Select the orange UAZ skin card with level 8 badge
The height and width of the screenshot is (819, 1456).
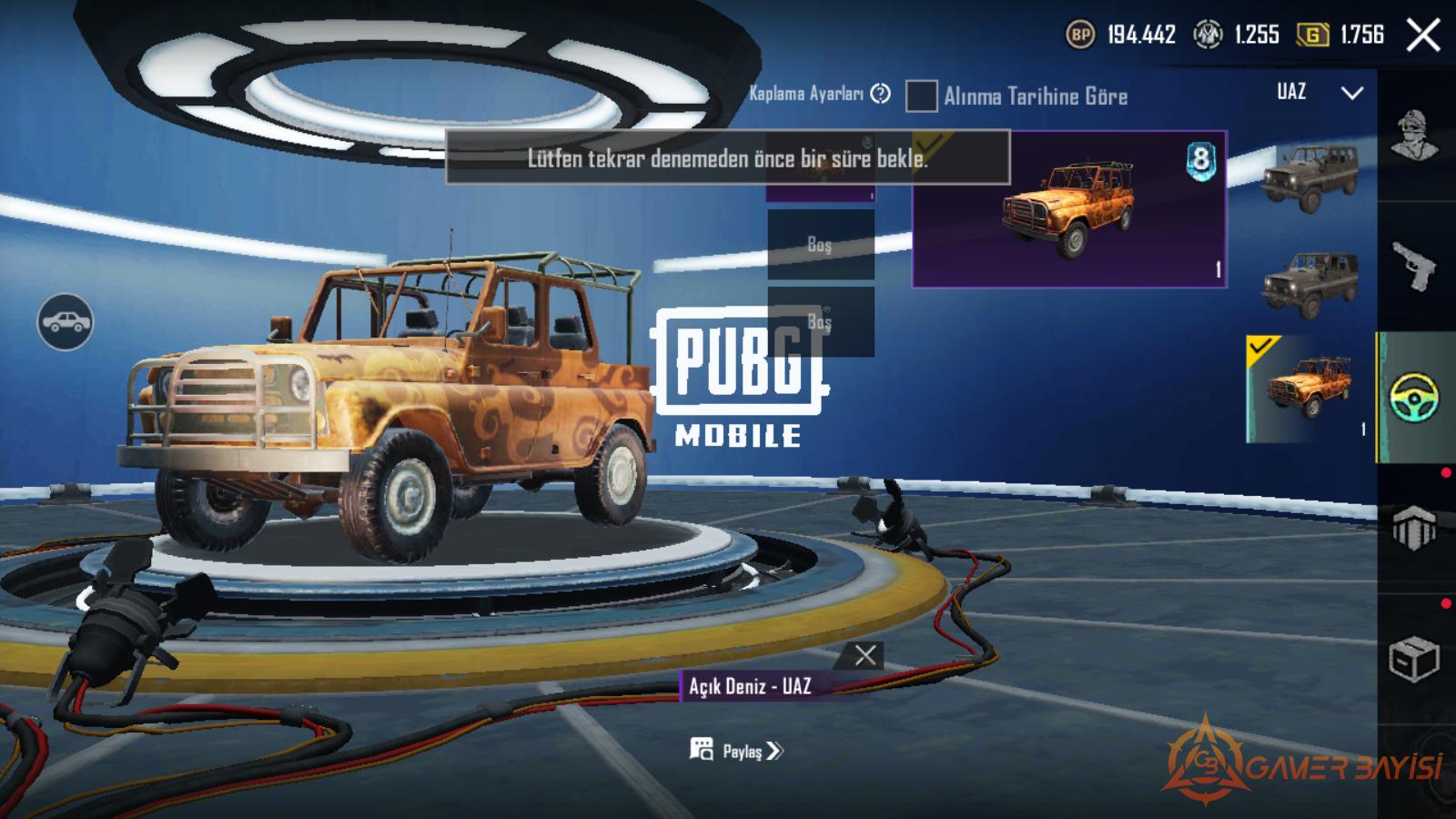tap(1069, 209)
